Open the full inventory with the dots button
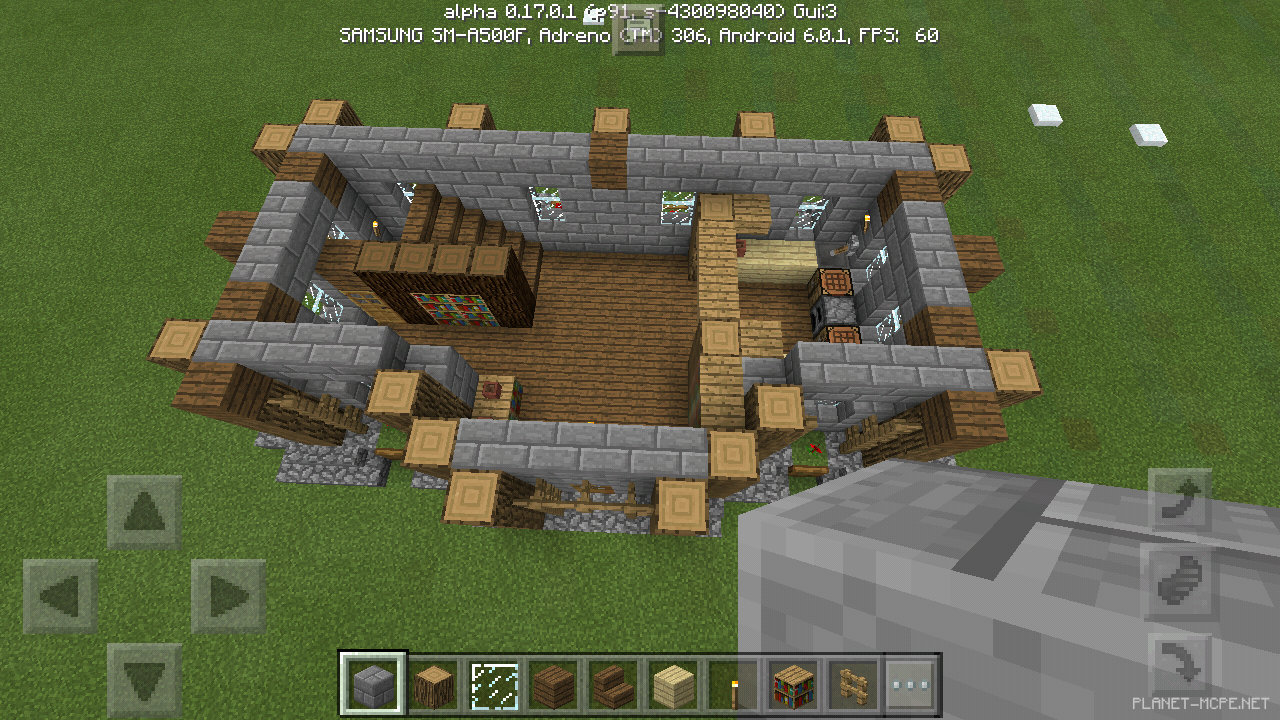Viewport: 1280px width, 720px height. coord(911,685)
